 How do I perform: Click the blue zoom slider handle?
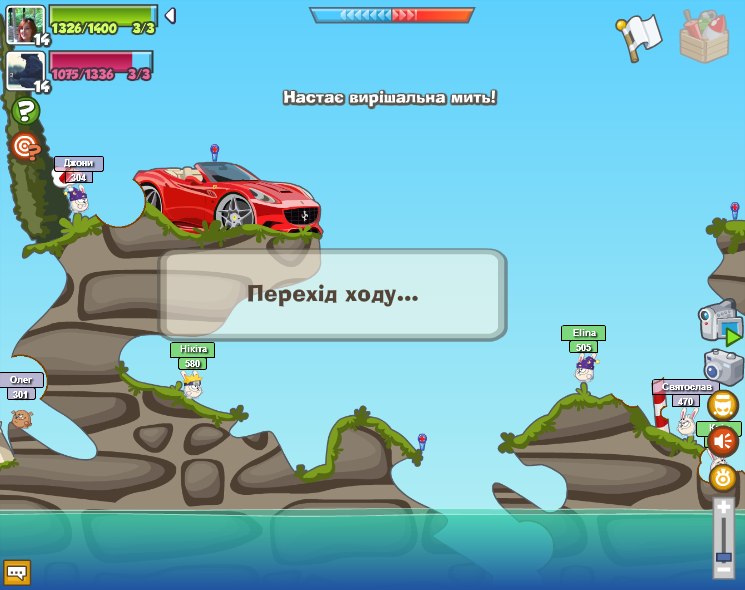(723, 555)
